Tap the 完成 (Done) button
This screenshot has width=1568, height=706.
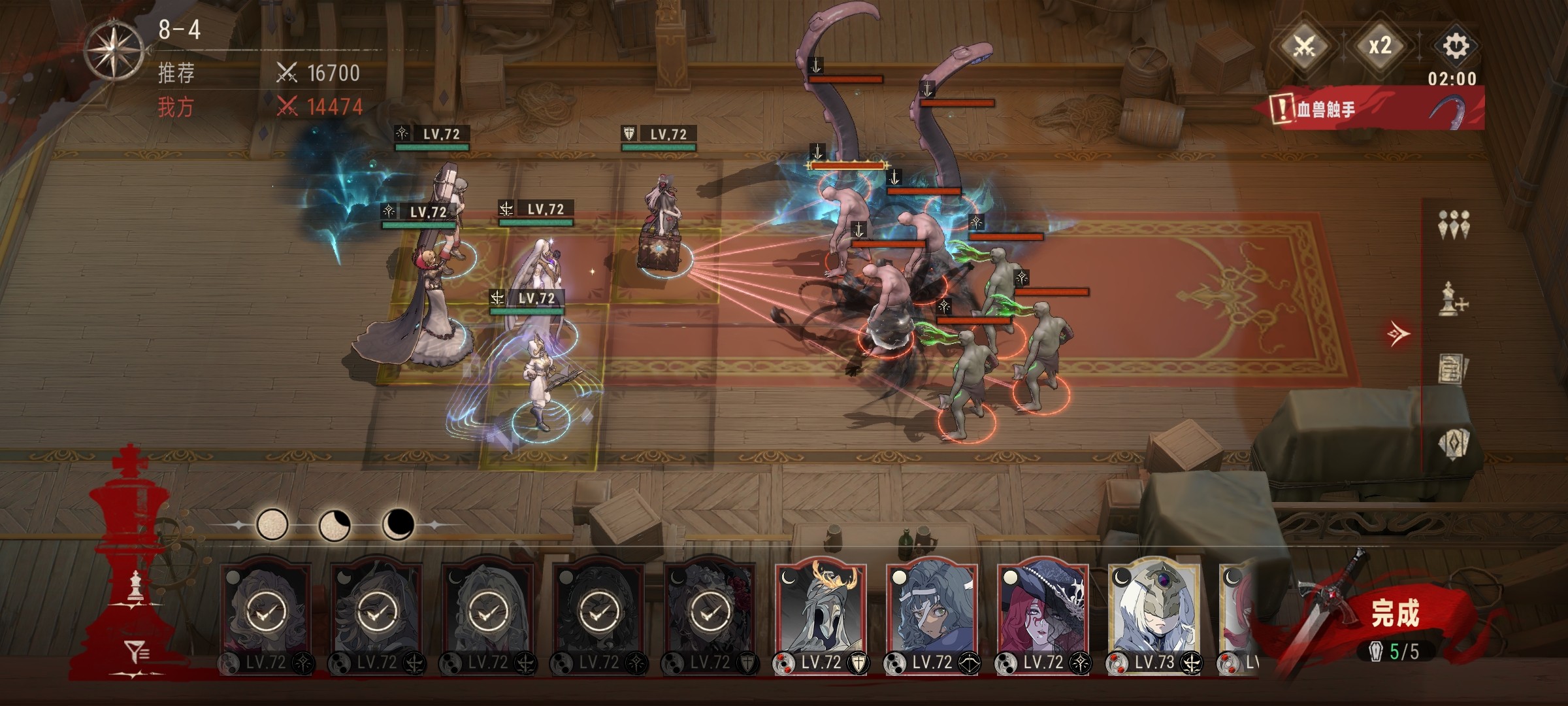[1395, 614]
